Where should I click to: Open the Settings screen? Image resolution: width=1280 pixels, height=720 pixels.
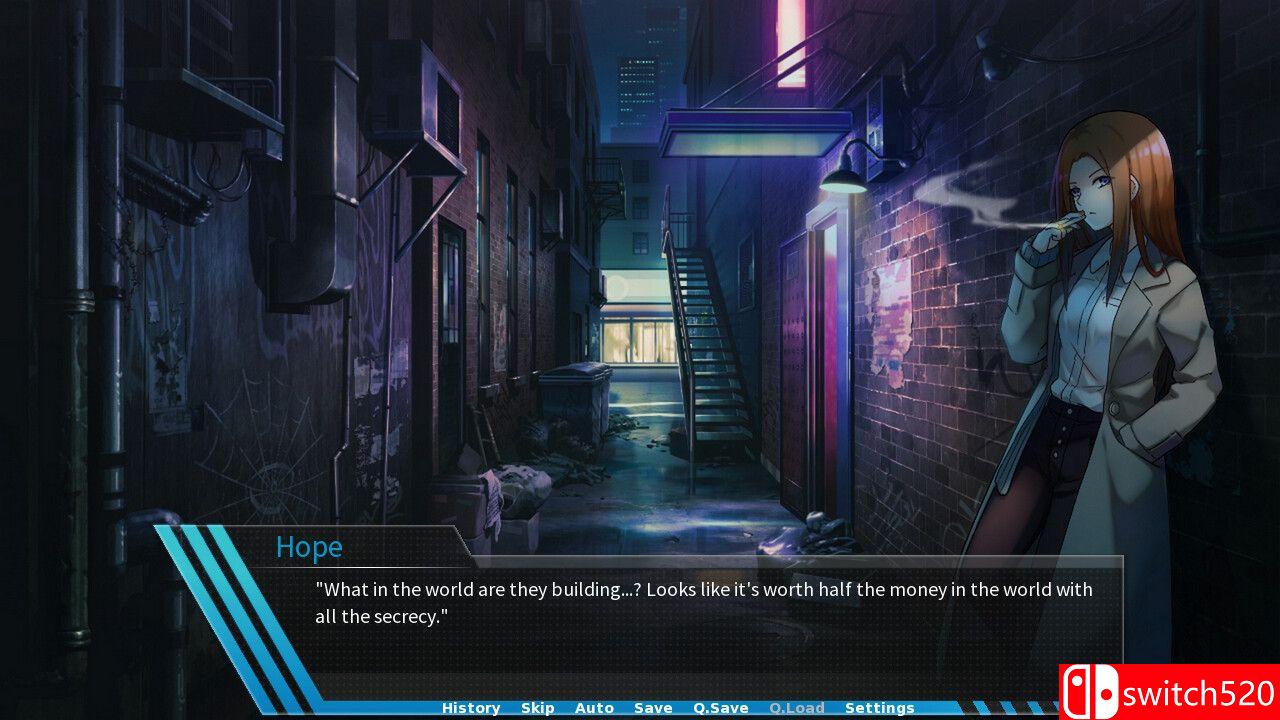point(879,707)
